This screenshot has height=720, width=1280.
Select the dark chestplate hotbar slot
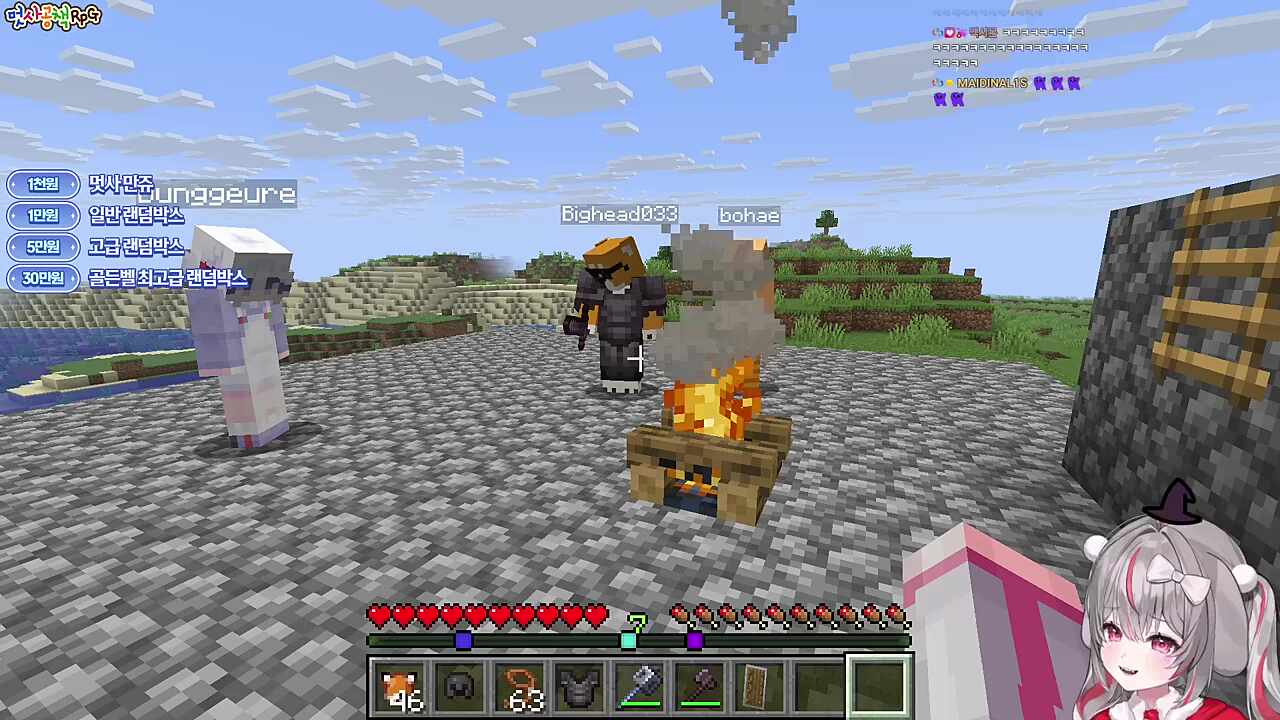580,687
